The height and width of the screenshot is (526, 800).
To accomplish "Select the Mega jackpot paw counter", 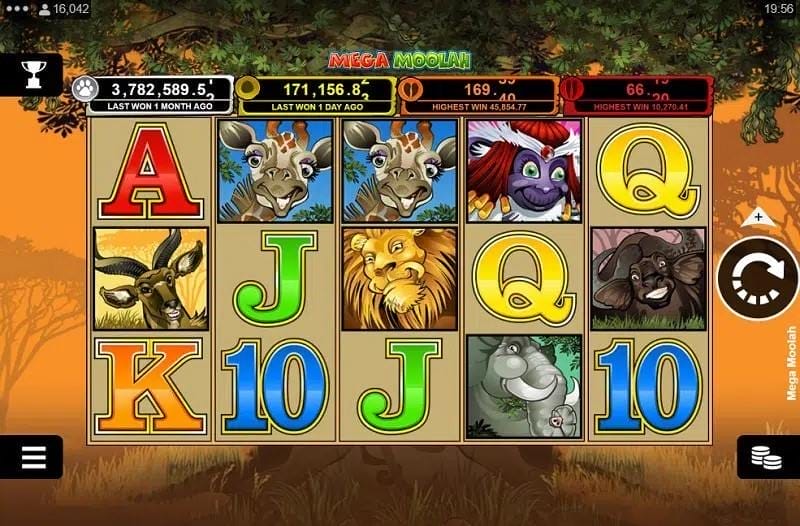I will (x=152, y=96).
